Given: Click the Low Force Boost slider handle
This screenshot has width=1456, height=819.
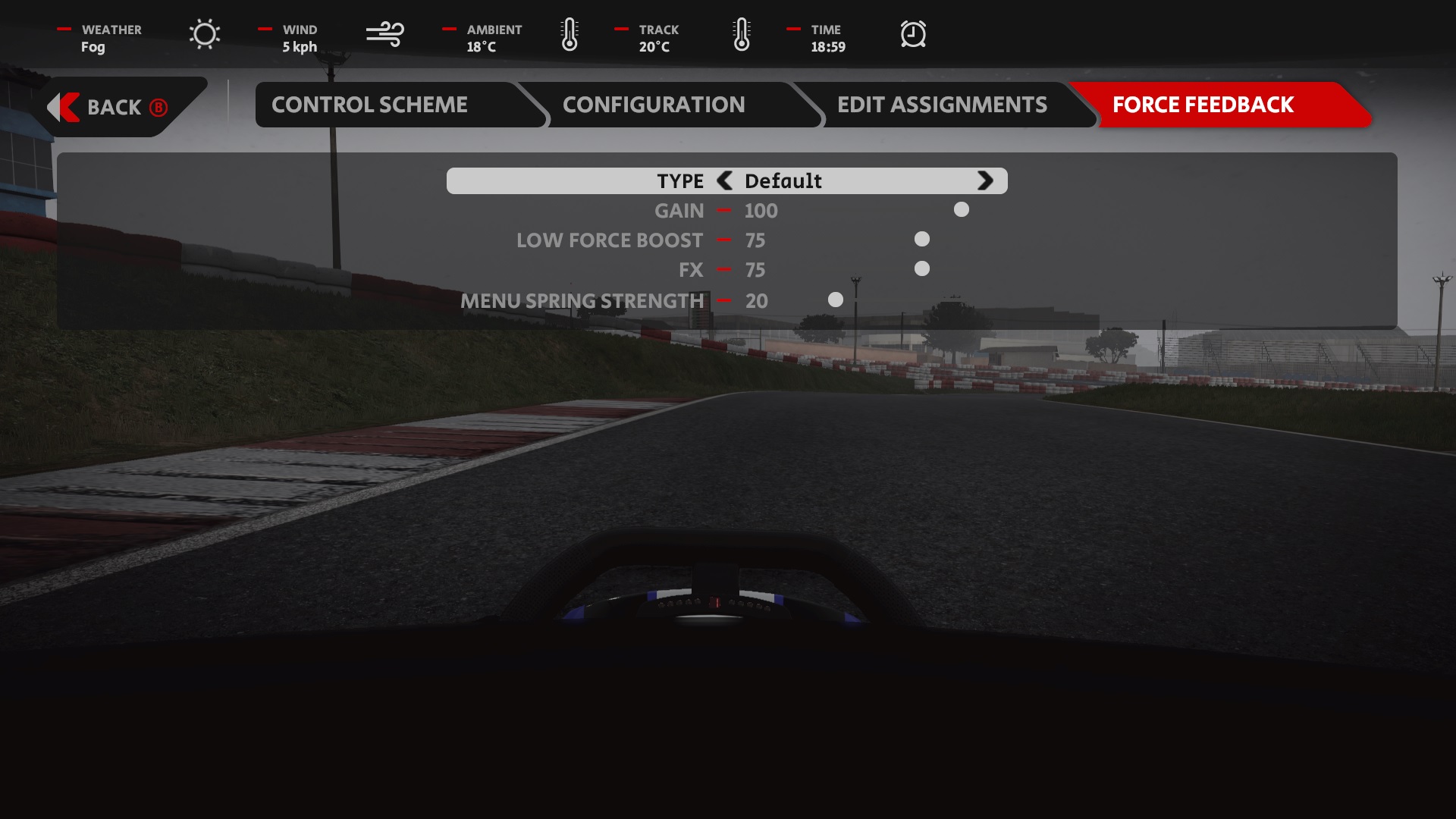Looking at the screenshot, I should point(921,239).
